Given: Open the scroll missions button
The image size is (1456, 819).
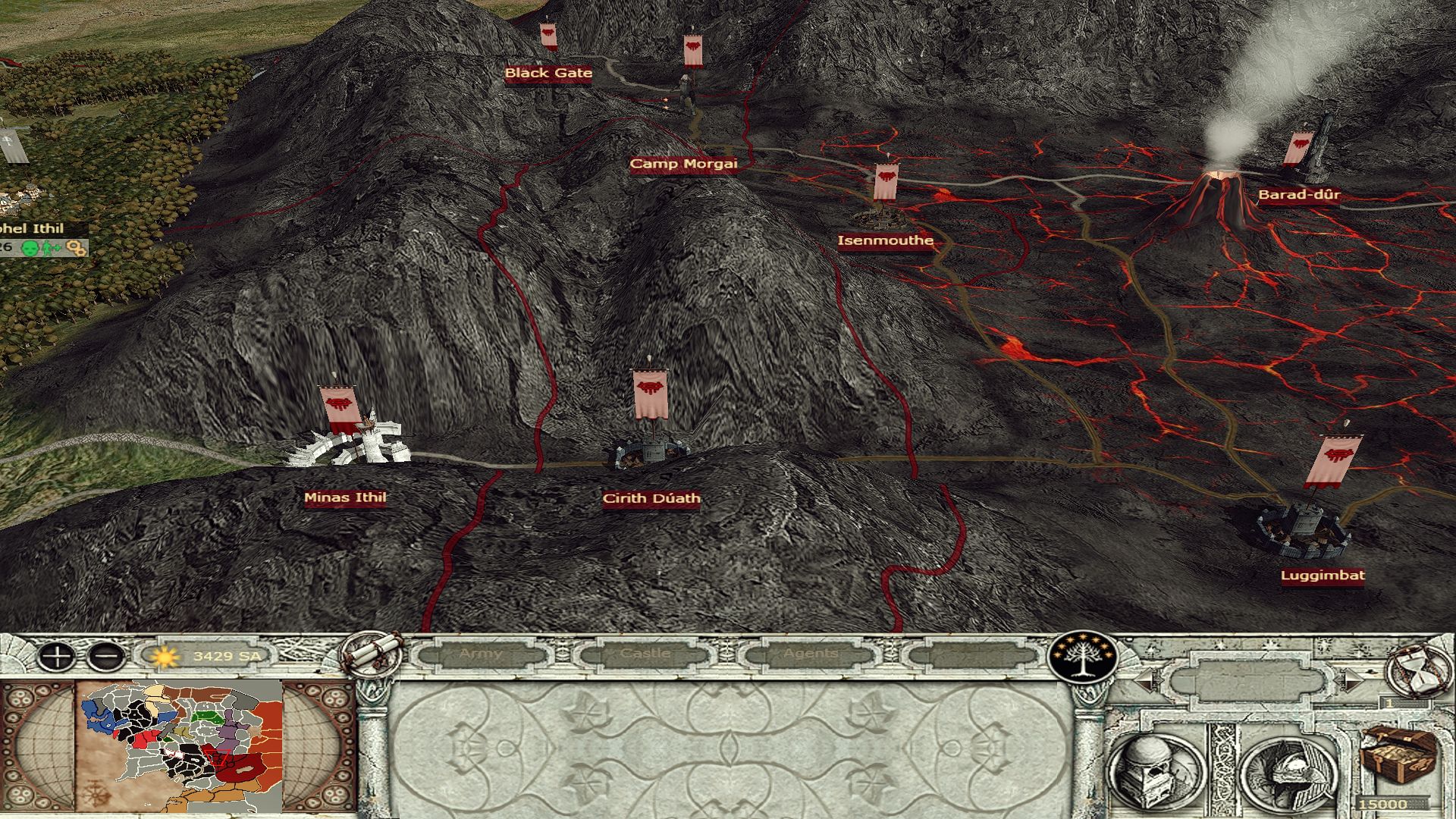Looking at the screenshot, I should tap(372, 653).
